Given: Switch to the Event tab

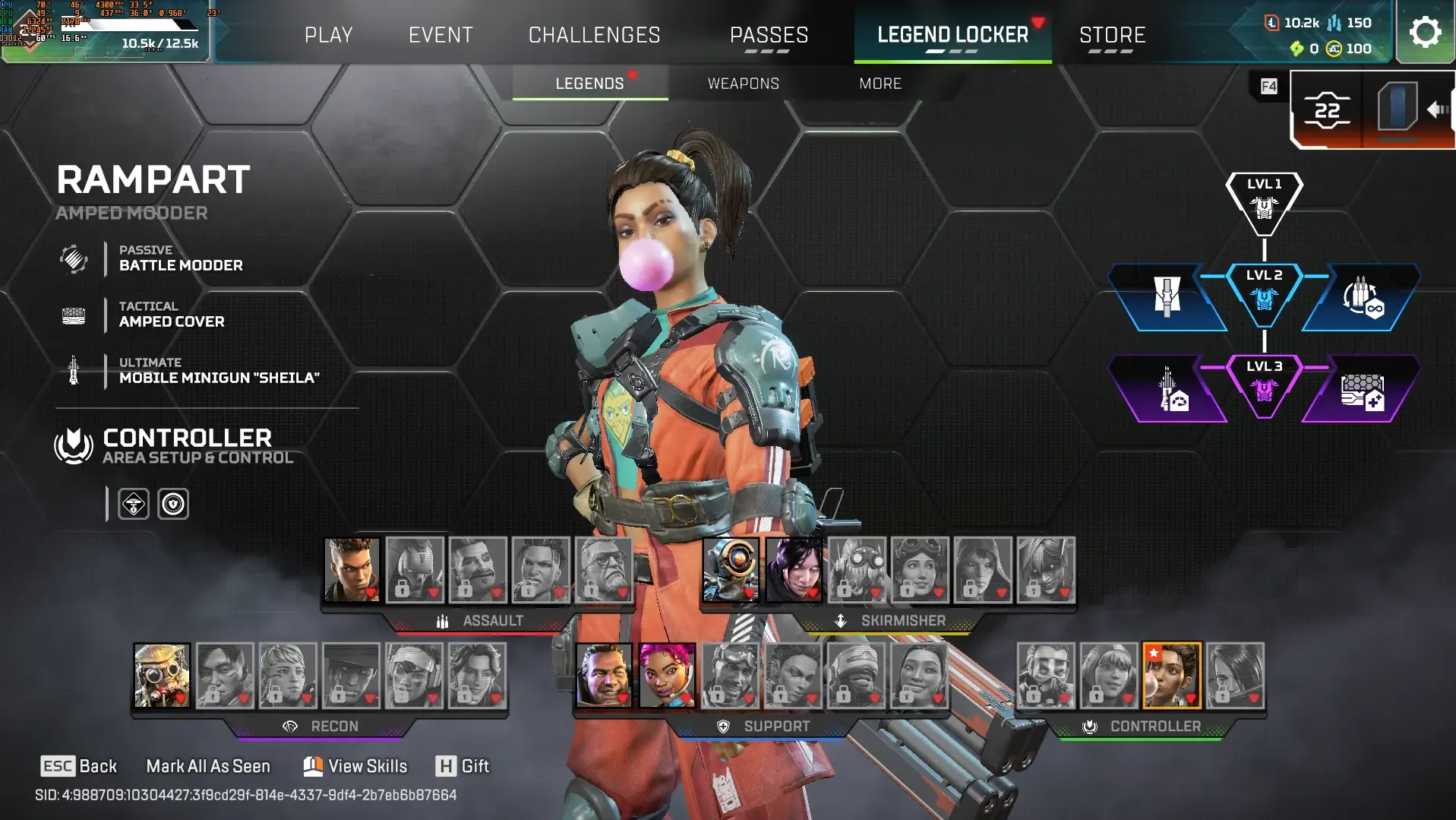Looking at the screenshot, I should pos(441,35).
